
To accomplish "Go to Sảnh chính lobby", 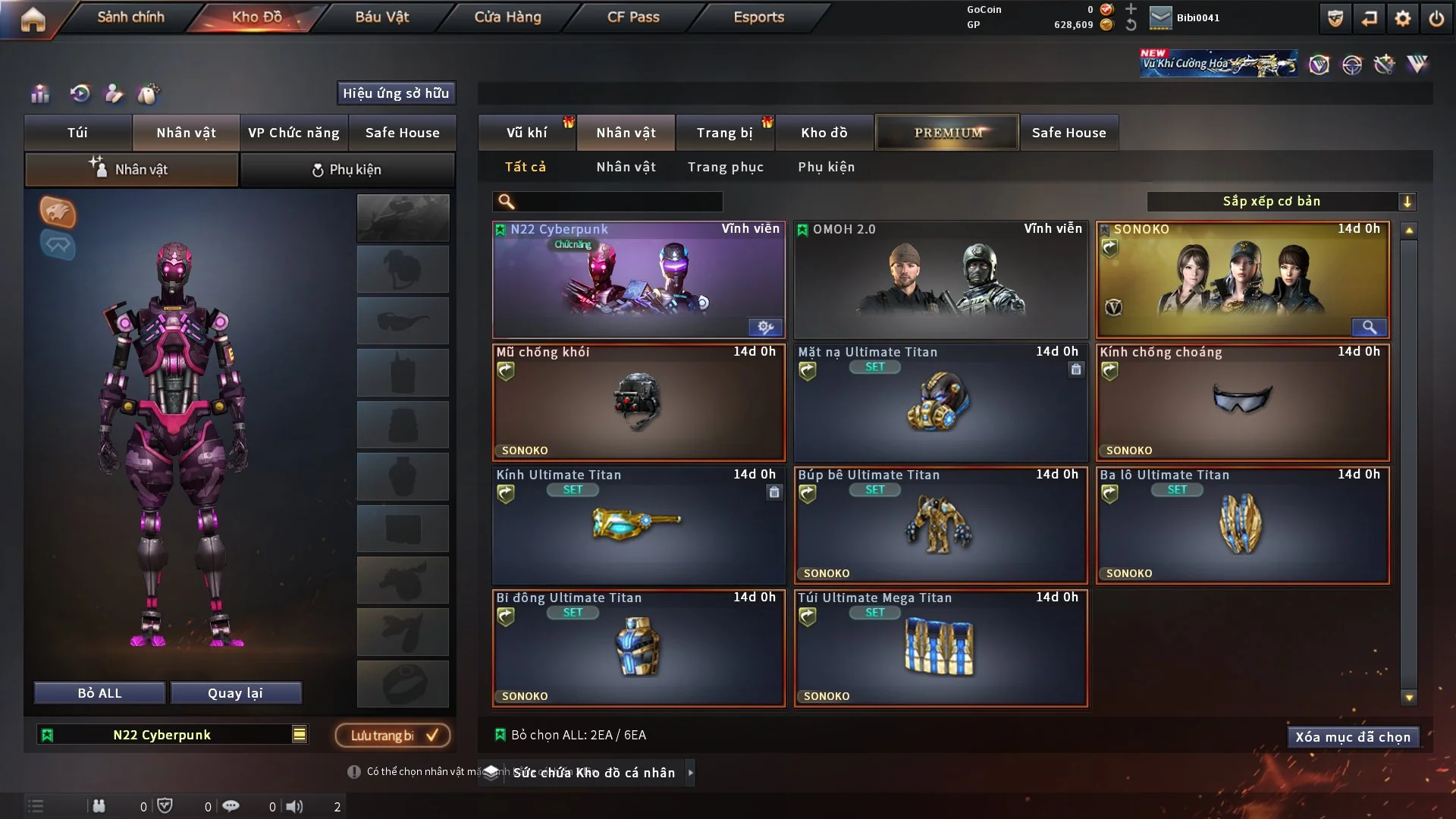I will tap(130, 17).
